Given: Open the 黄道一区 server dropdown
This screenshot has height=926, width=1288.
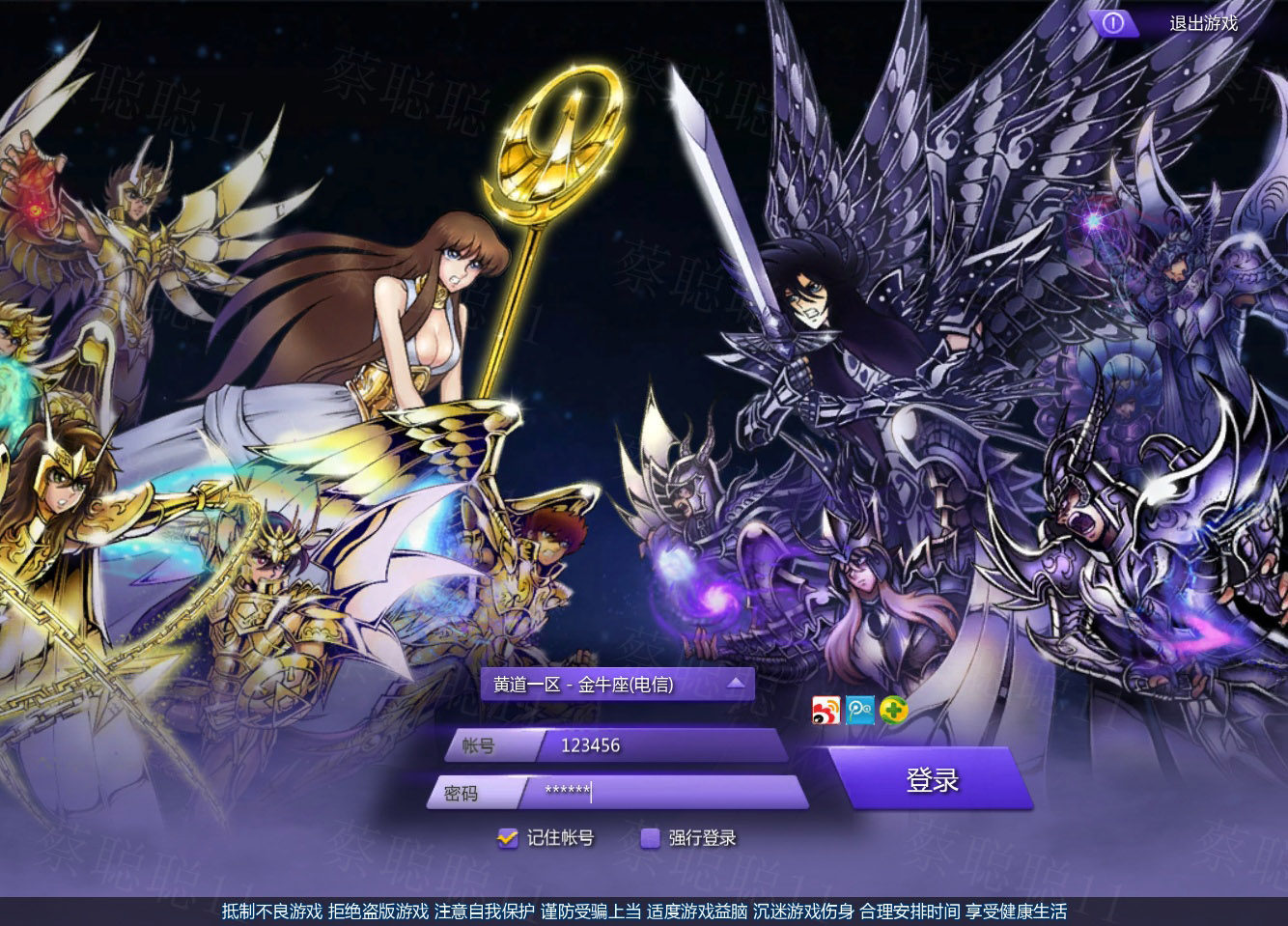Looking at the screenshot, I should [617, 685].
